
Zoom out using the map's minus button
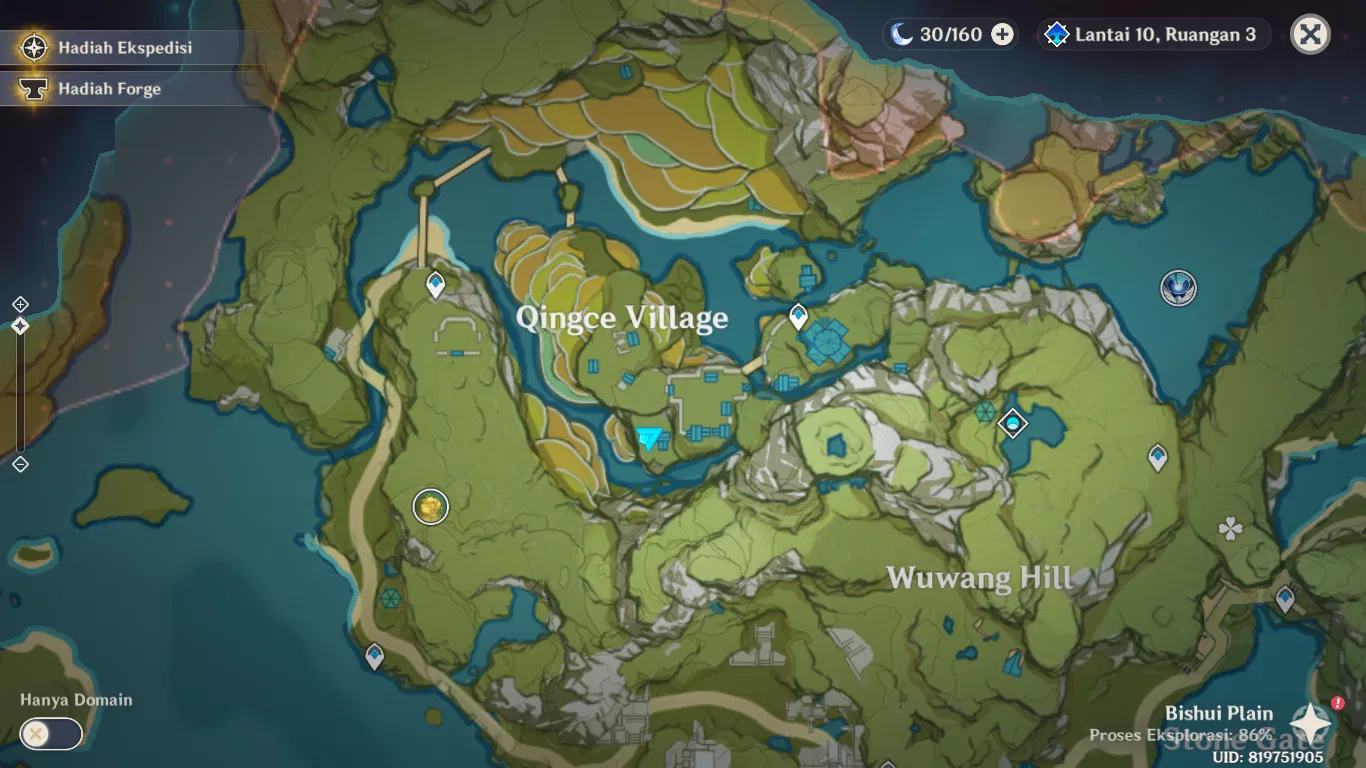20,464
